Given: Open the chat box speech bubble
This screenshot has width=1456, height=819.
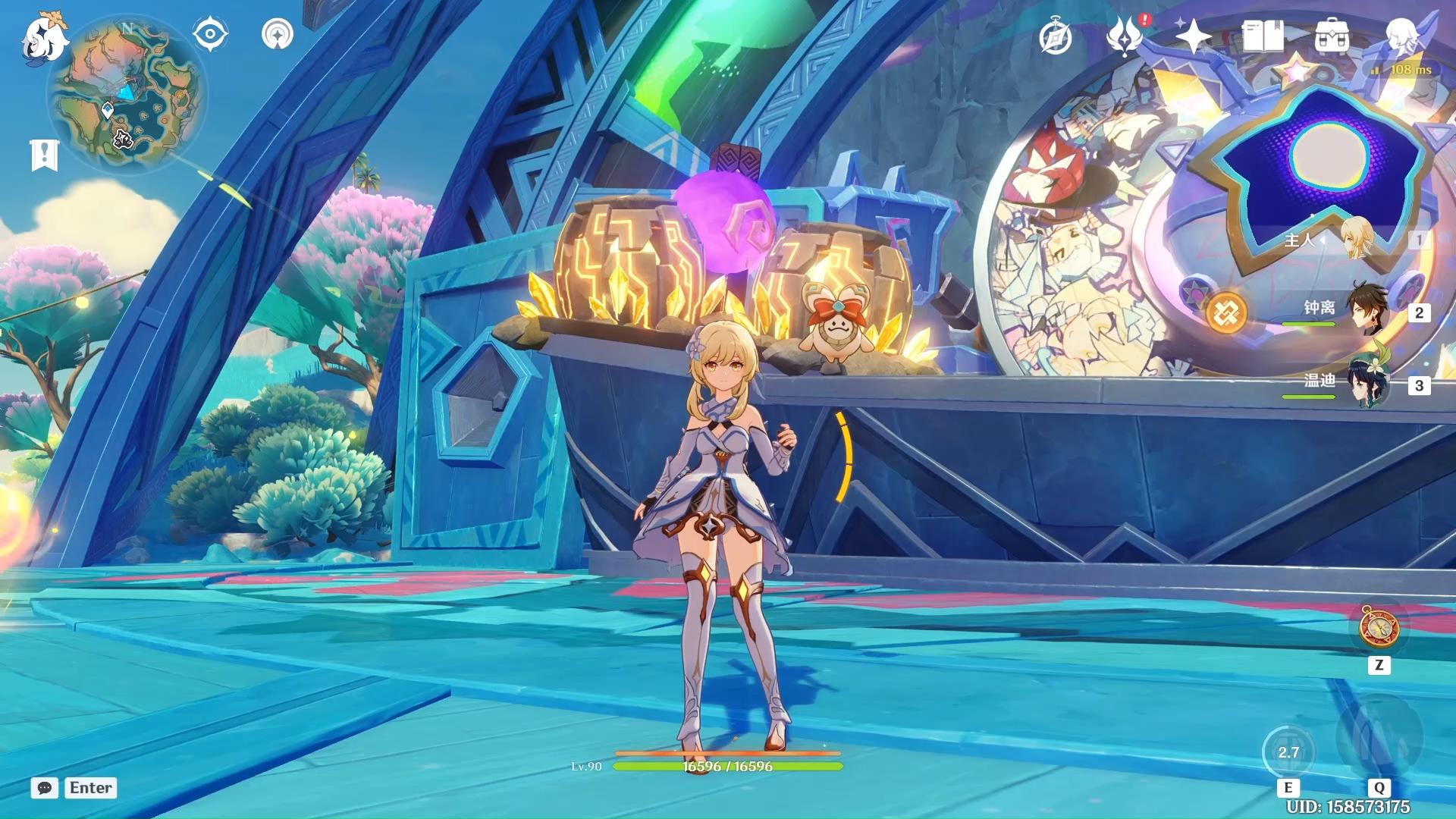Looking at the screenshot, I should 45,788.
